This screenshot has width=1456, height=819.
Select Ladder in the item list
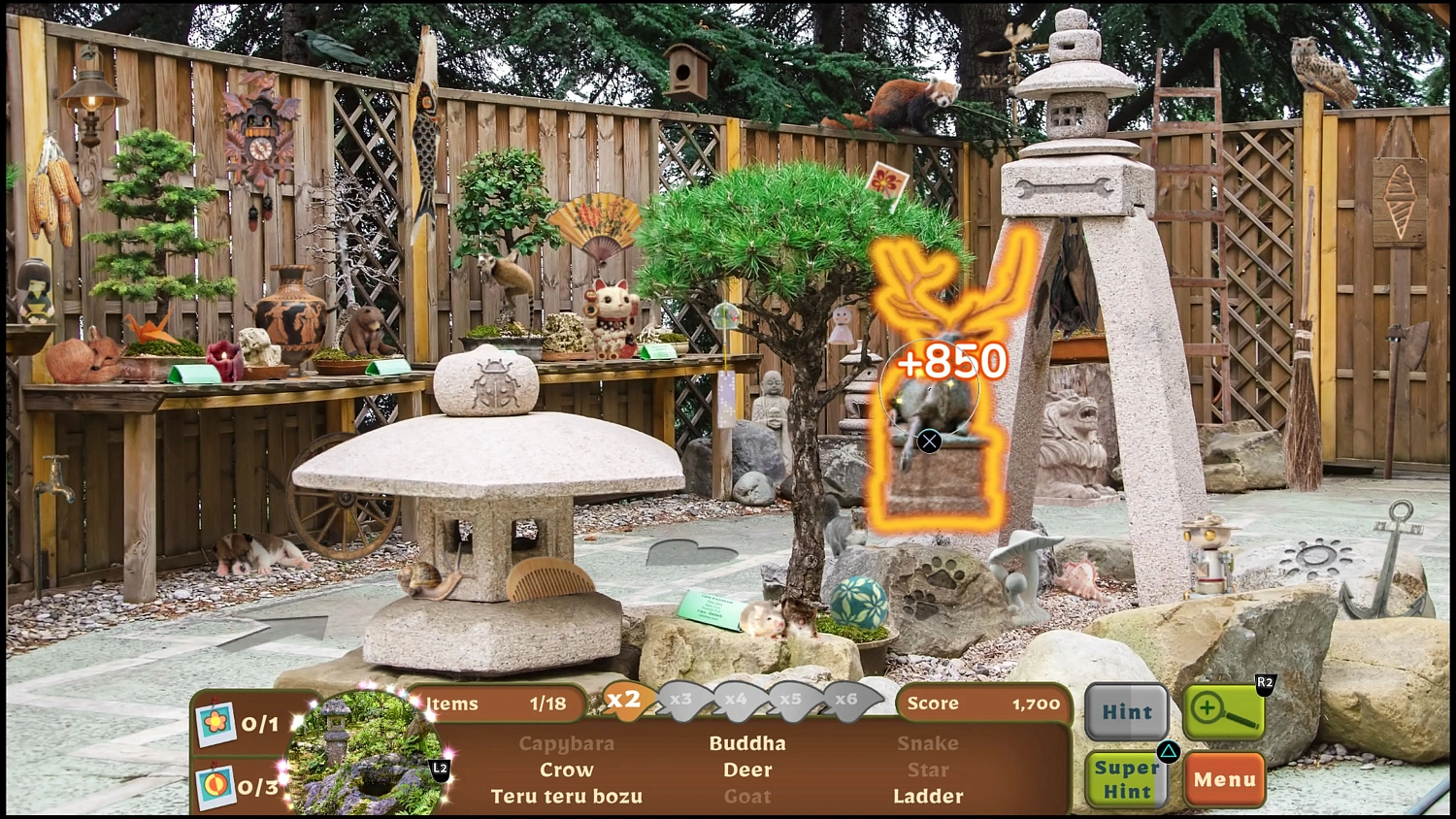click(928, 796)
